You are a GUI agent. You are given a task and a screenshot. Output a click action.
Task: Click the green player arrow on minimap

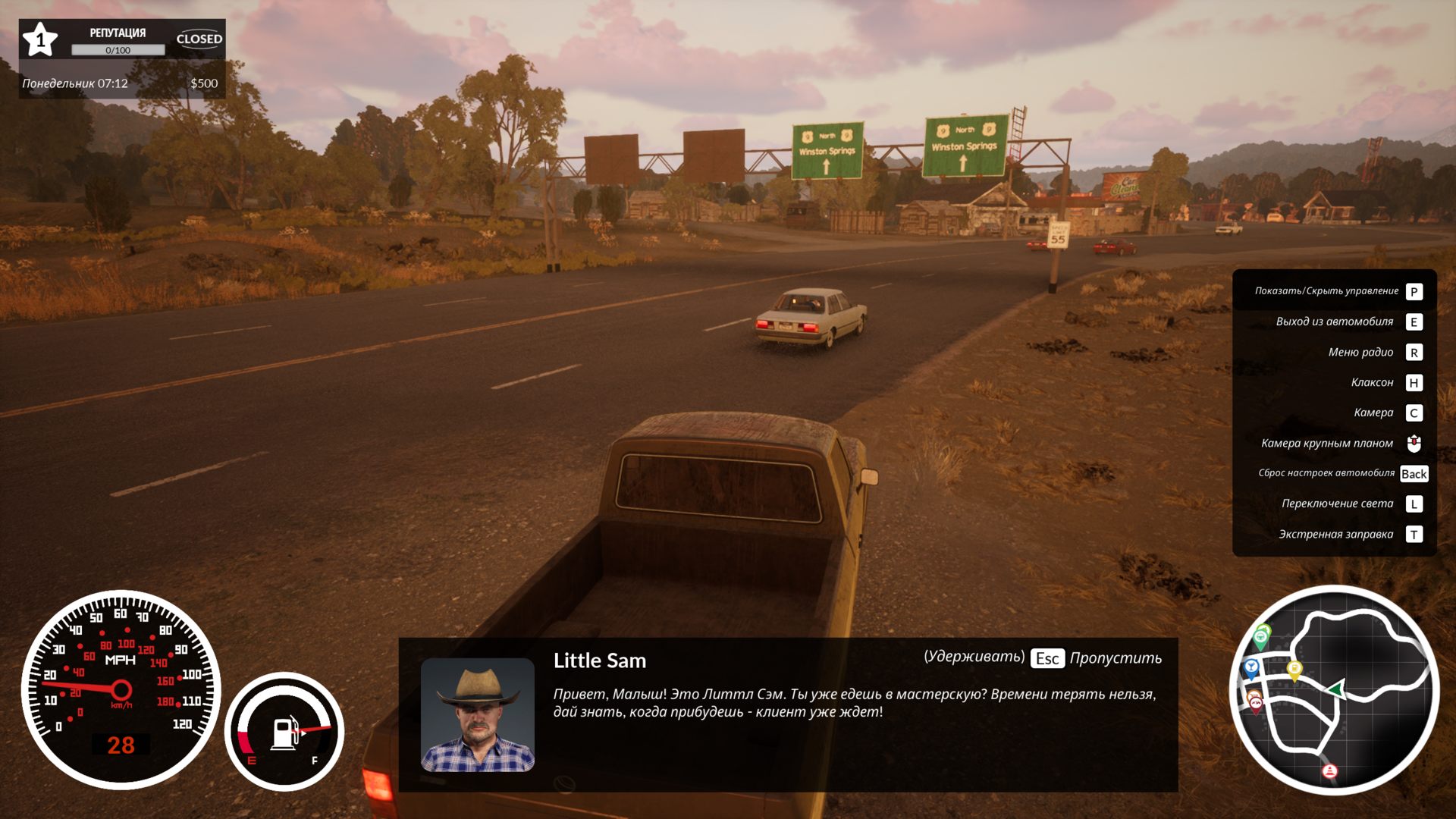(x=1337, y=689)
